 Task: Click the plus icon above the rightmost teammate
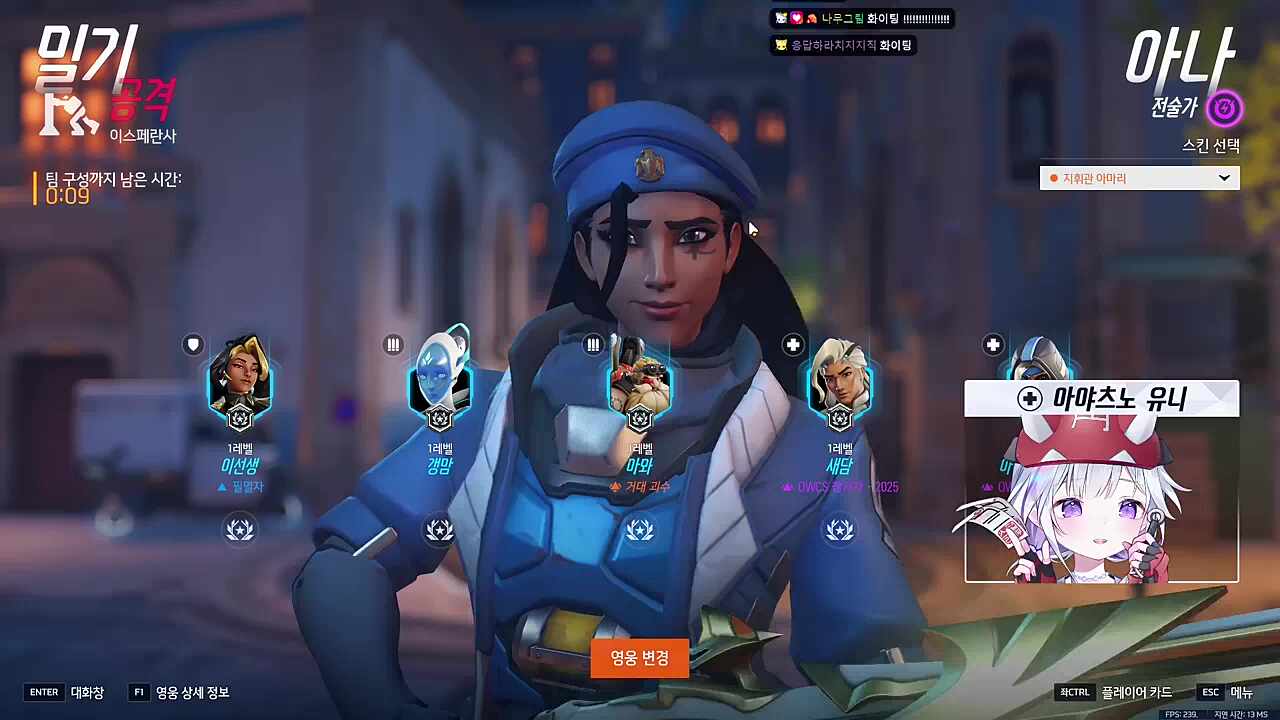992,344
